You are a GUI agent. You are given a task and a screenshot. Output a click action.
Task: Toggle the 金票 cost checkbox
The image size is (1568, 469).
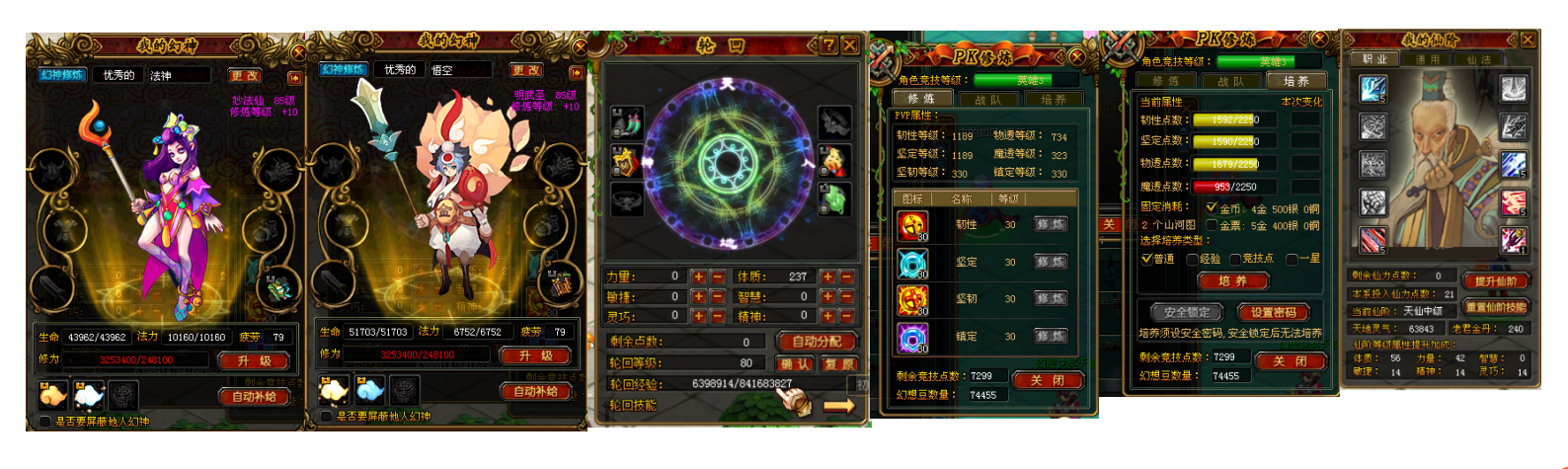(1212, 226)
